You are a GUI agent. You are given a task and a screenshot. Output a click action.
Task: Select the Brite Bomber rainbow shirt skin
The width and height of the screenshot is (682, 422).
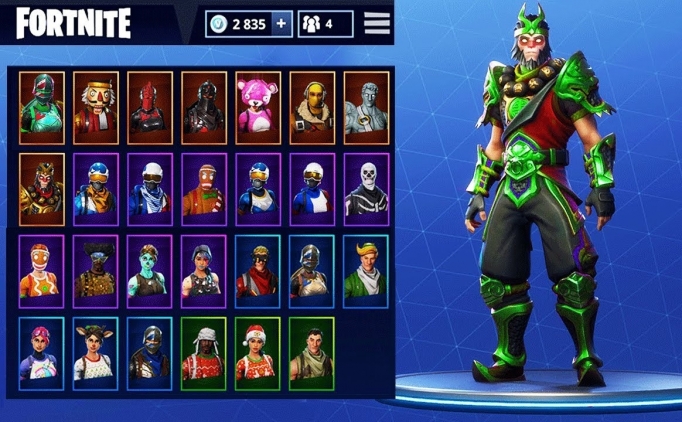[x=41, y=353]
